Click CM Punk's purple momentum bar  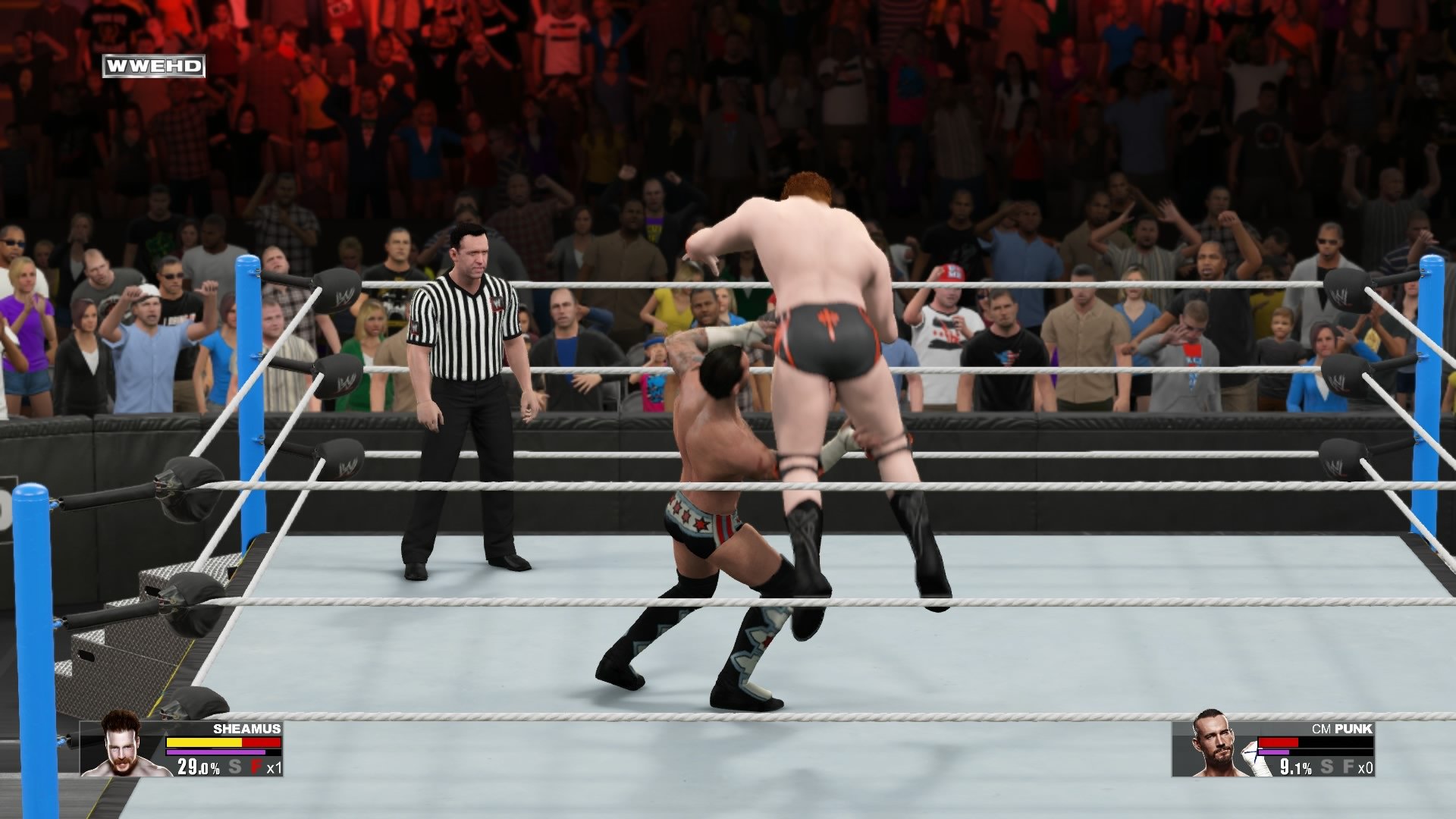[x=1274, y=752]
